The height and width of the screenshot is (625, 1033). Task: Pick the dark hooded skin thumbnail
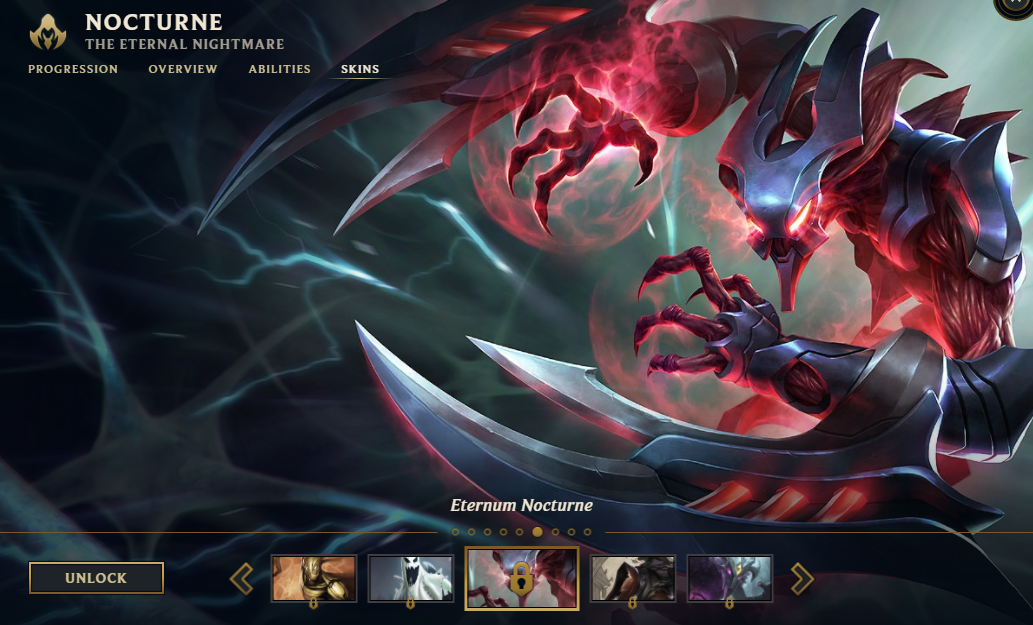(632, 578)
